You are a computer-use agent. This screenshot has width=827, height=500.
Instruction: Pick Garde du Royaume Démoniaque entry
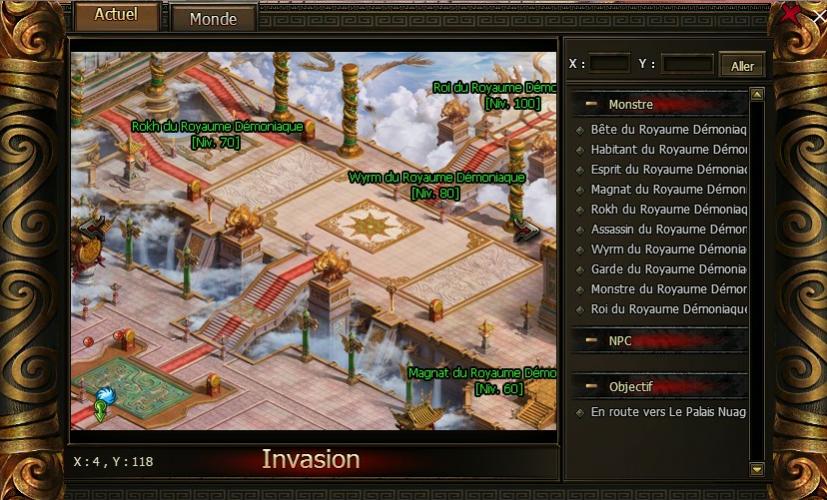tap(668, 270)
